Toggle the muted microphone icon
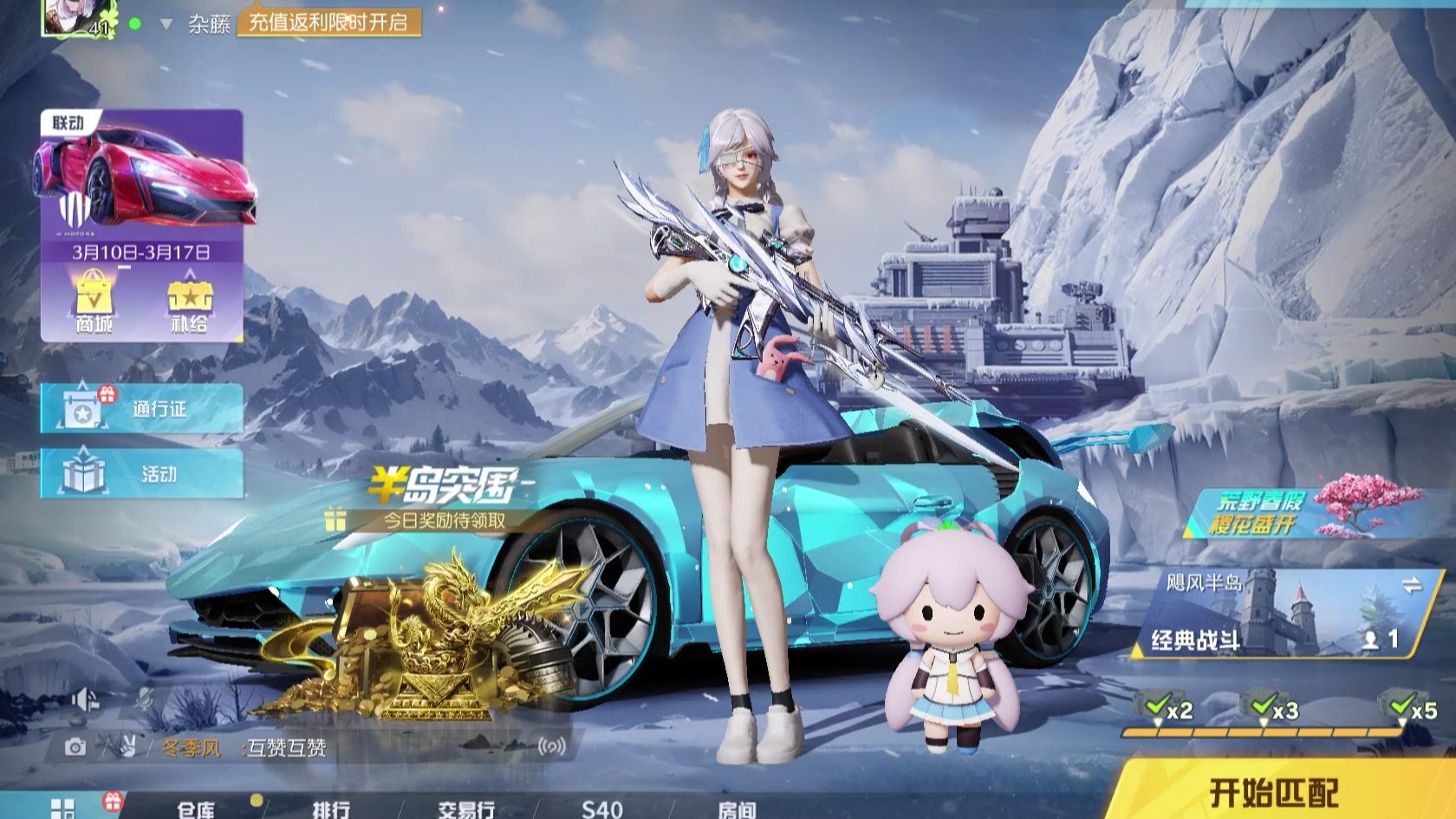1456x819 pixels. point(146,700)
